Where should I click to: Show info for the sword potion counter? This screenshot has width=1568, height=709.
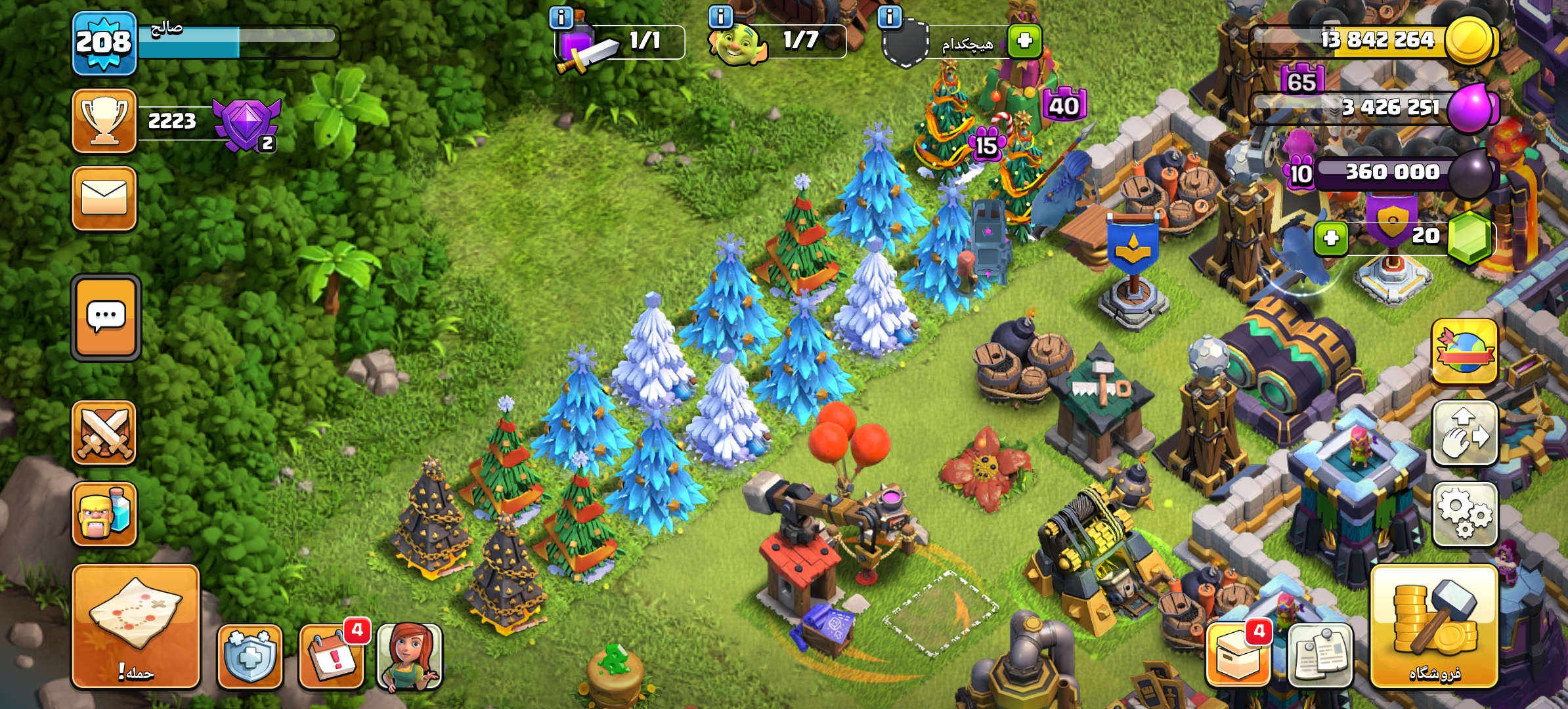coord(561,18)
